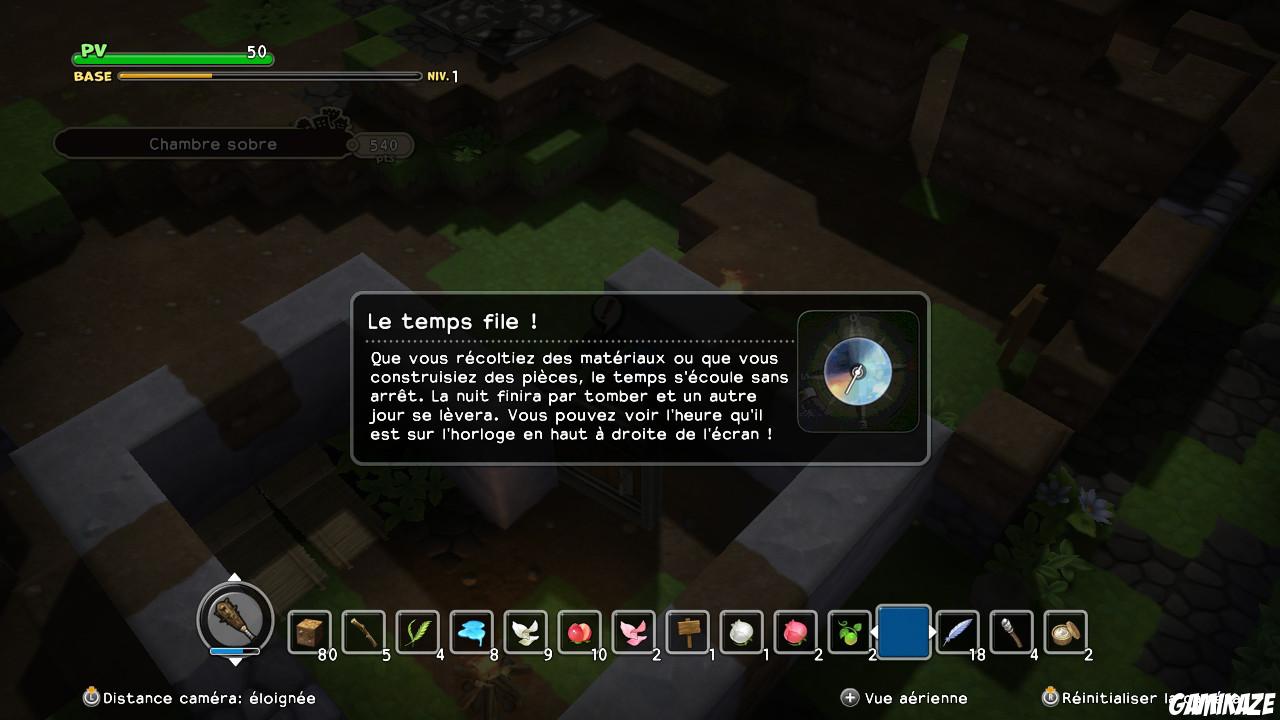This screenshot has height=720, width=1280.
Task: Select the wooden block stack of 80
Action: coord(310,630)
